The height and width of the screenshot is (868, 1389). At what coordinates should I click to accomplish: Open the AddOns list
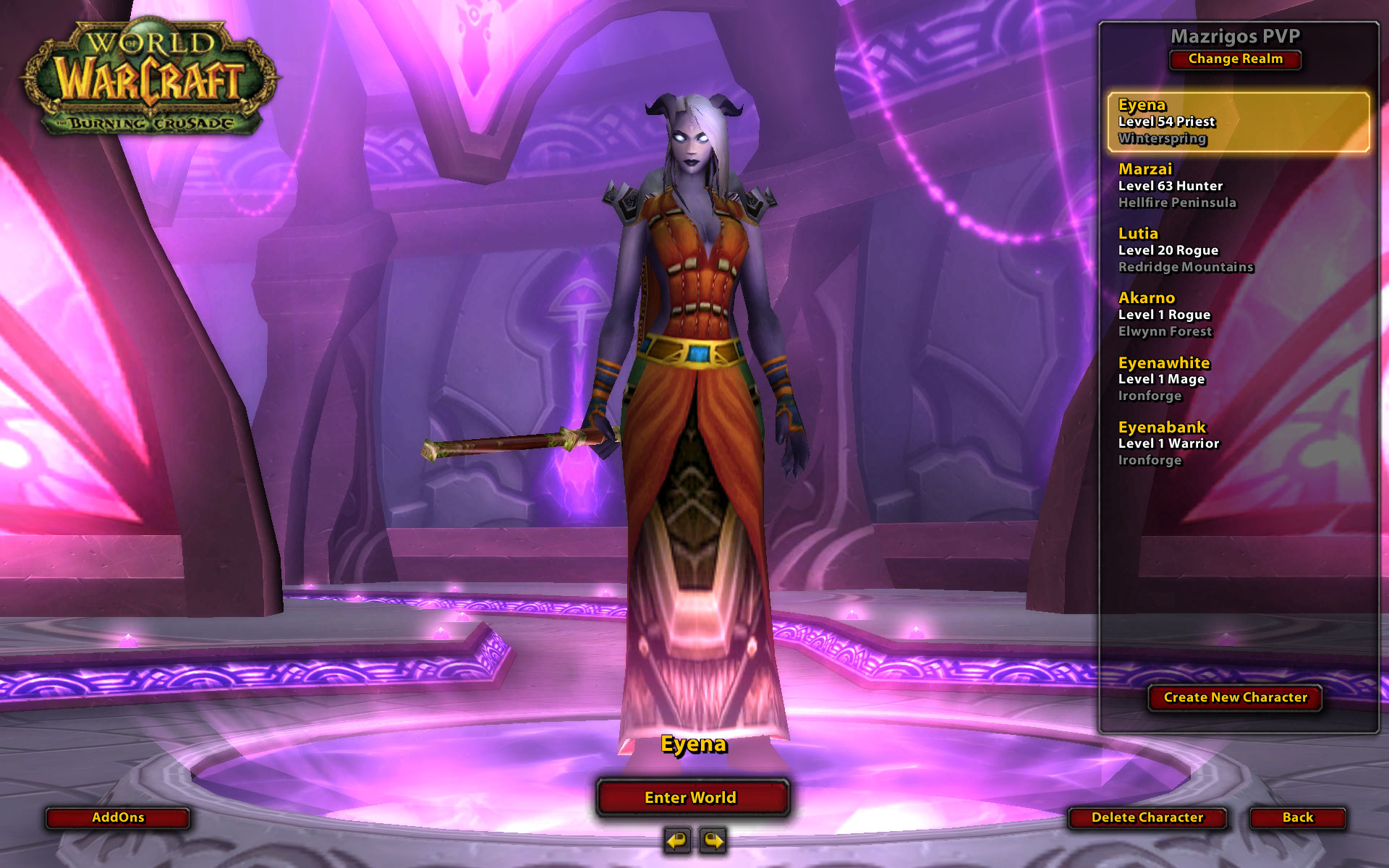click(118, 817)
